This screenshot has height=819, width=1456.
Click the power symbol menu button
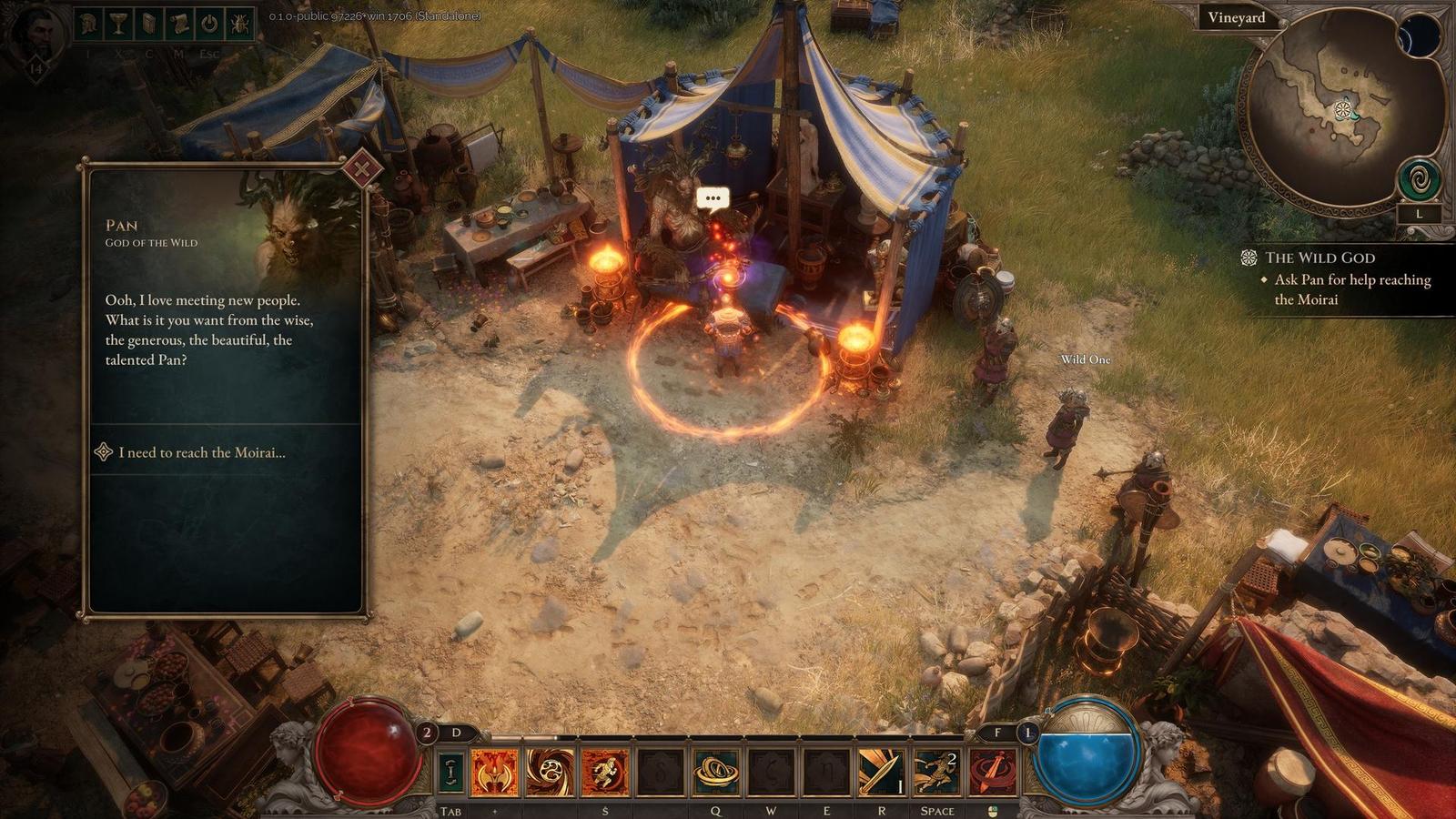(209, 24)
